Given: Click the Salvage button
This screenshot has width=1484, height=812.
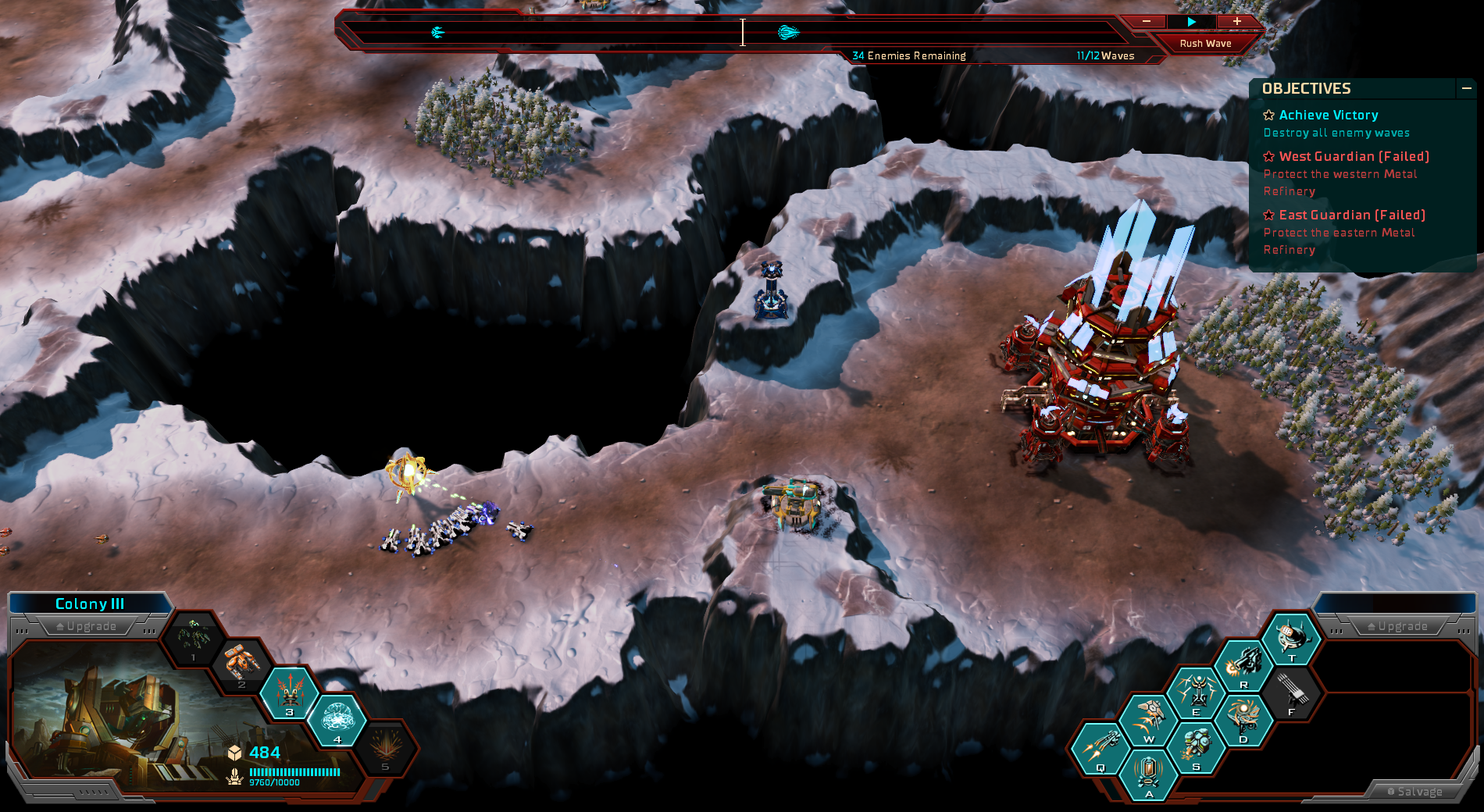Looking at the screenshot, I should [1414, 792].
